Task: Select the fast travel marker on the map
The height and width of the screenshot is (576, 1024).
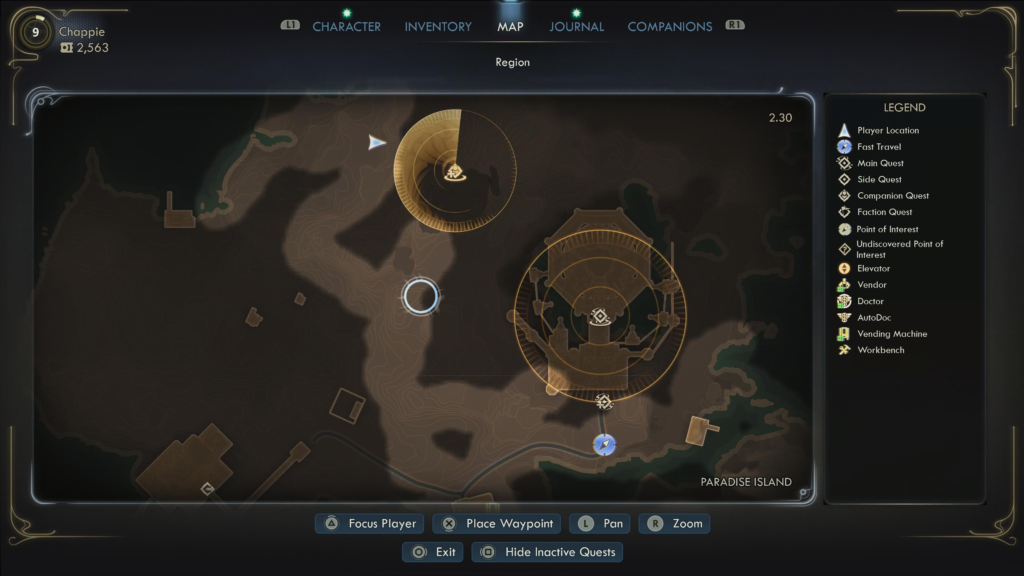Action: pyautogui.click(x=604, y=444)
